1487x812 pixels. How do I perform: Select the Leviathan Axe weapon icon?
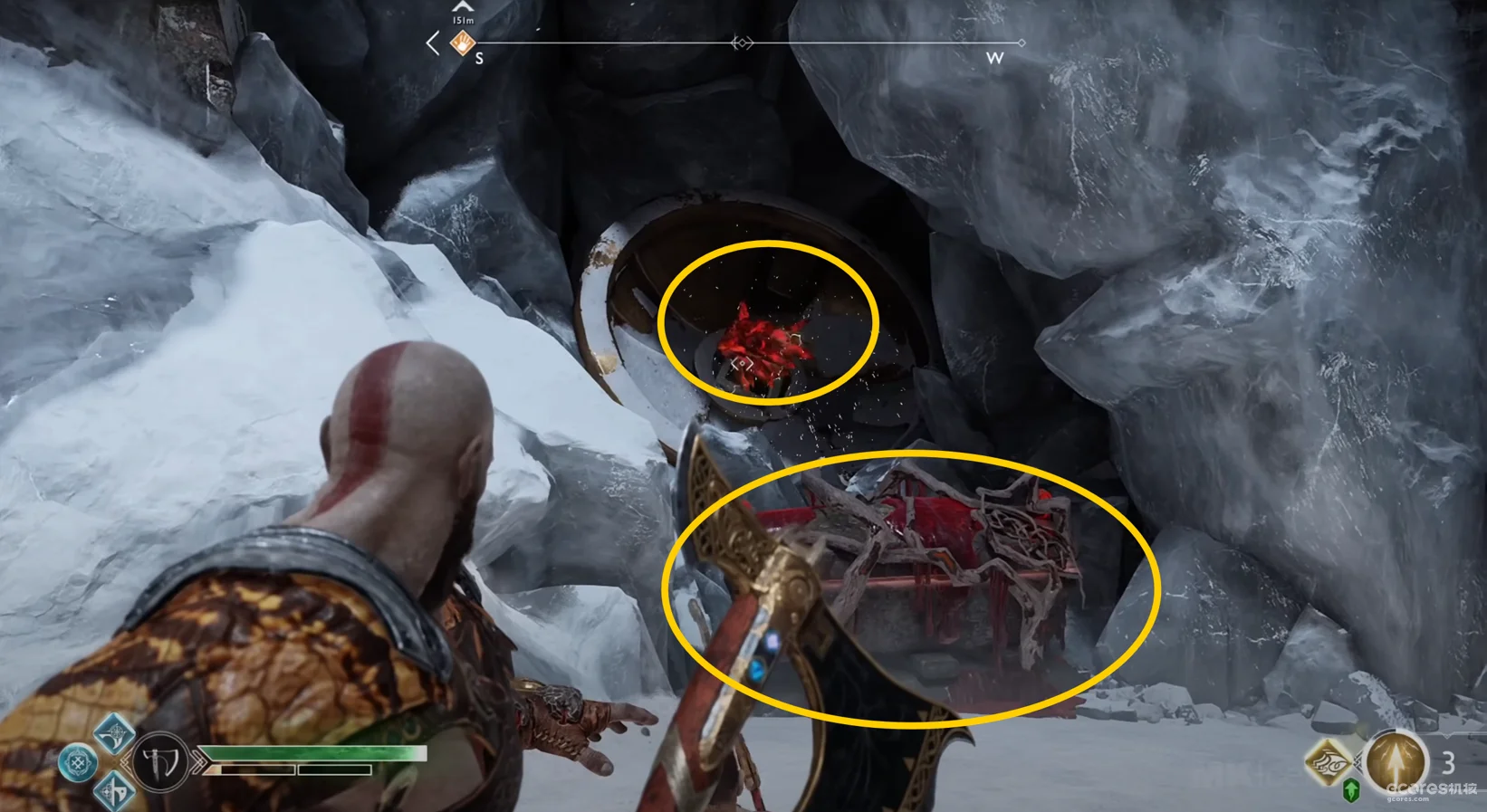pos(160,763)
